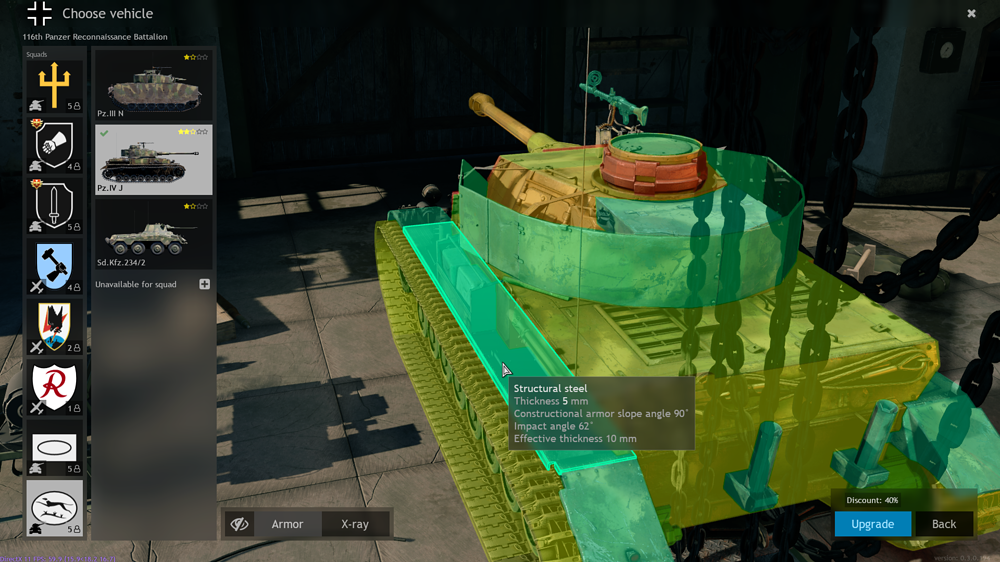Select the fist emblem squad
This screenshot has width=1000, height=562.
pyautogui.click(x=54, y=146)
